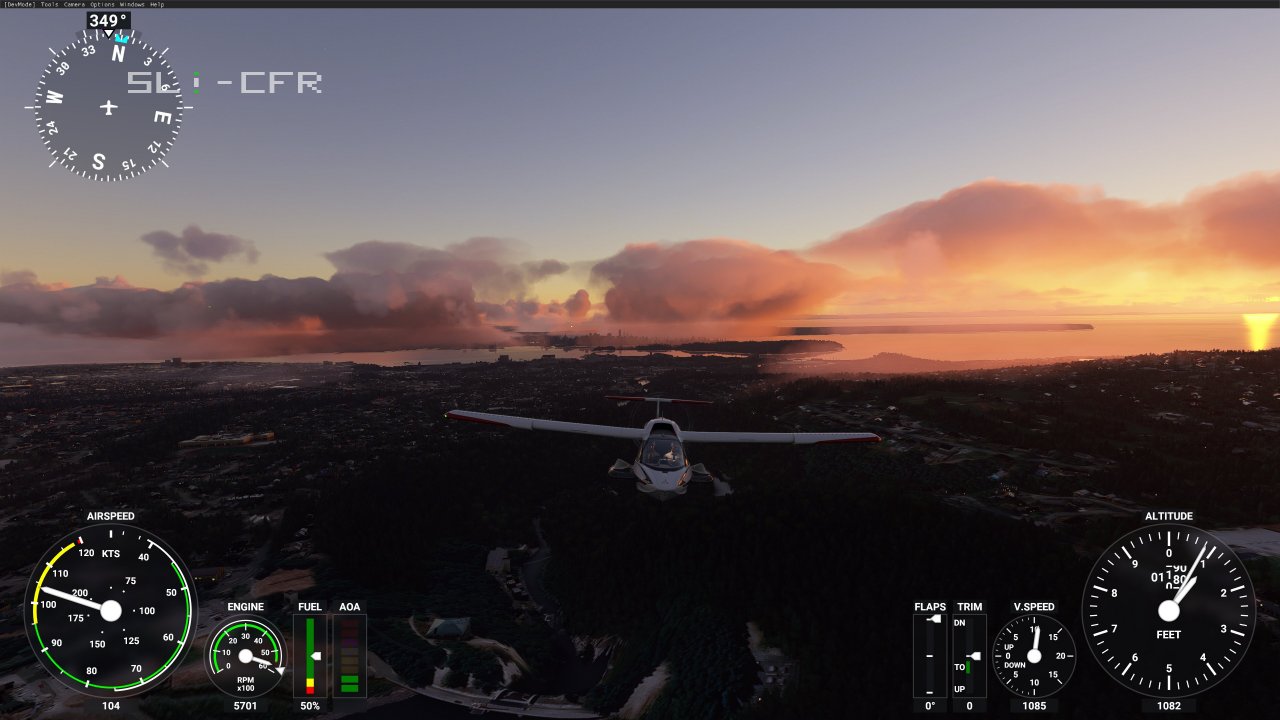Open the Options menu
Viewport: 1280px width, 720px height.
coord(102,4)
